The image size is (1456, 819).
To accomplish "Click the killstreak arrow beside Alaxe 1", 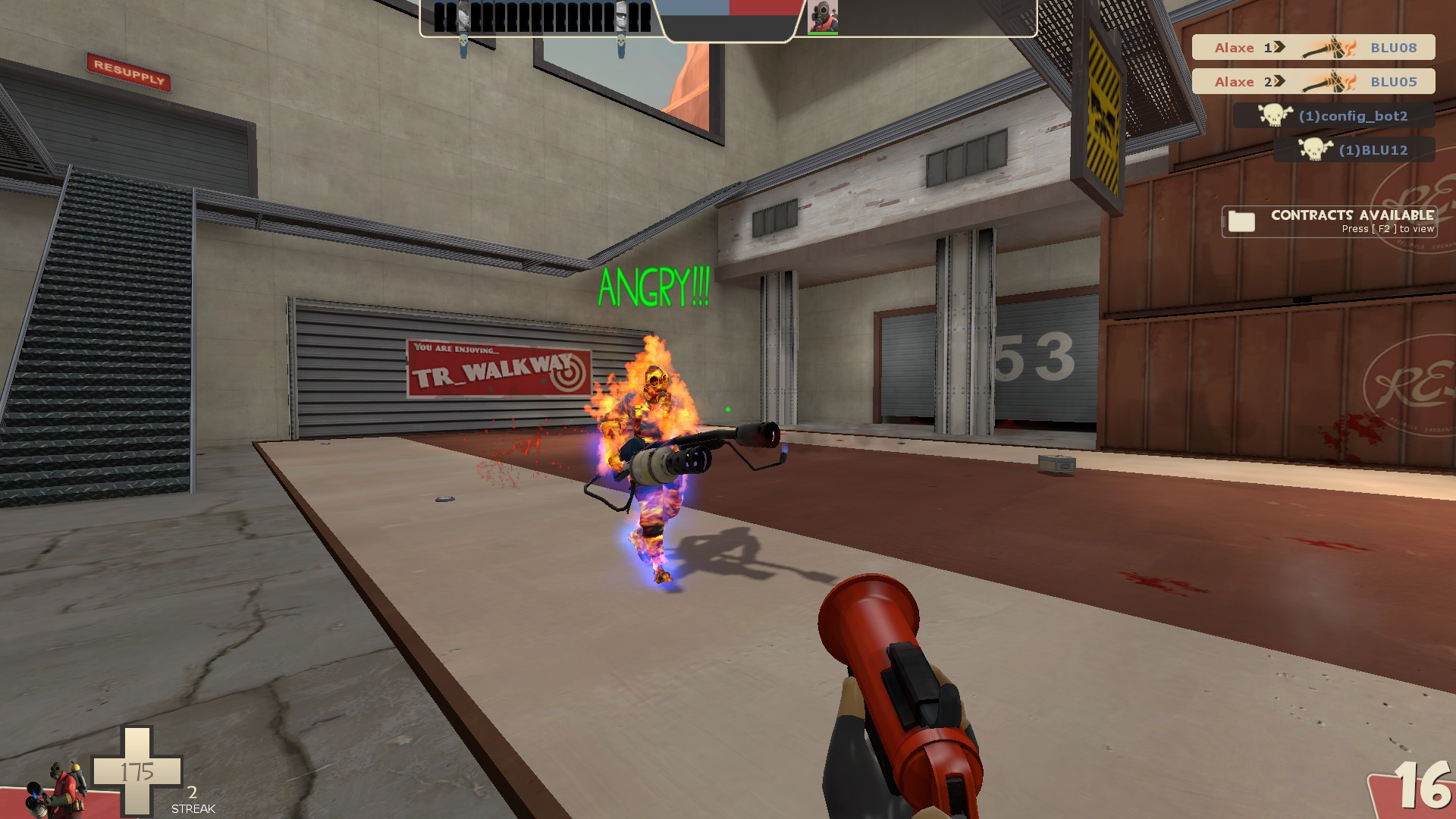I will click(x=1278, y=47).
